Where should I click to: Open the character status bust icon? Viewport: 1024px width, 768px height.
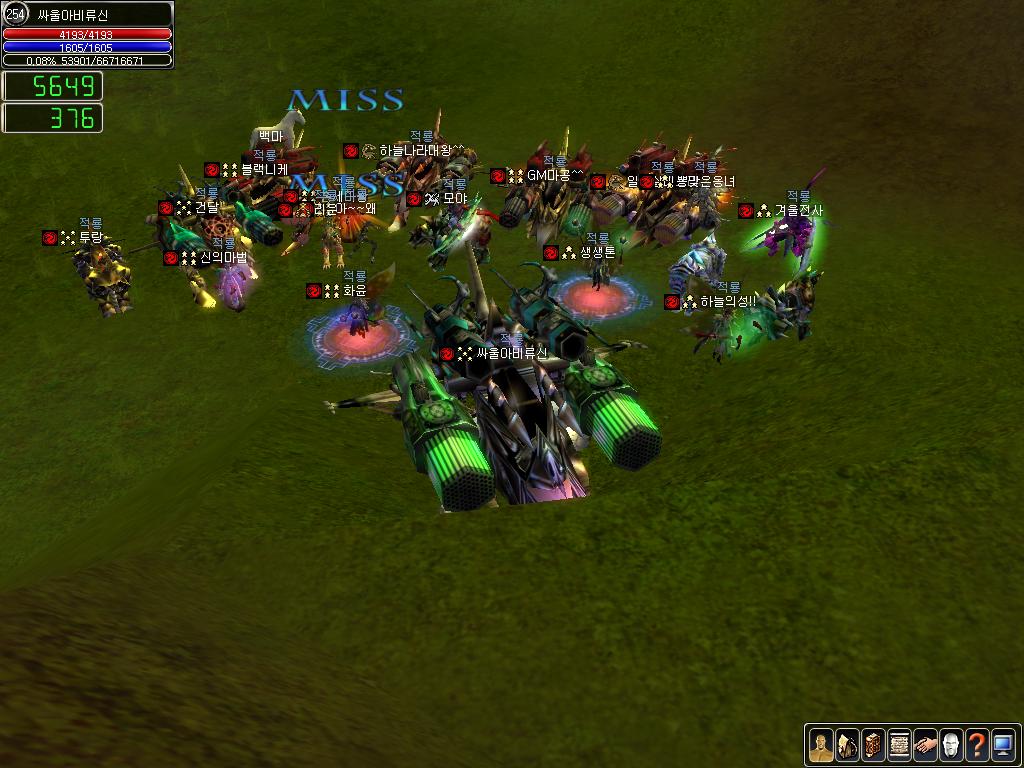(820, 745)
